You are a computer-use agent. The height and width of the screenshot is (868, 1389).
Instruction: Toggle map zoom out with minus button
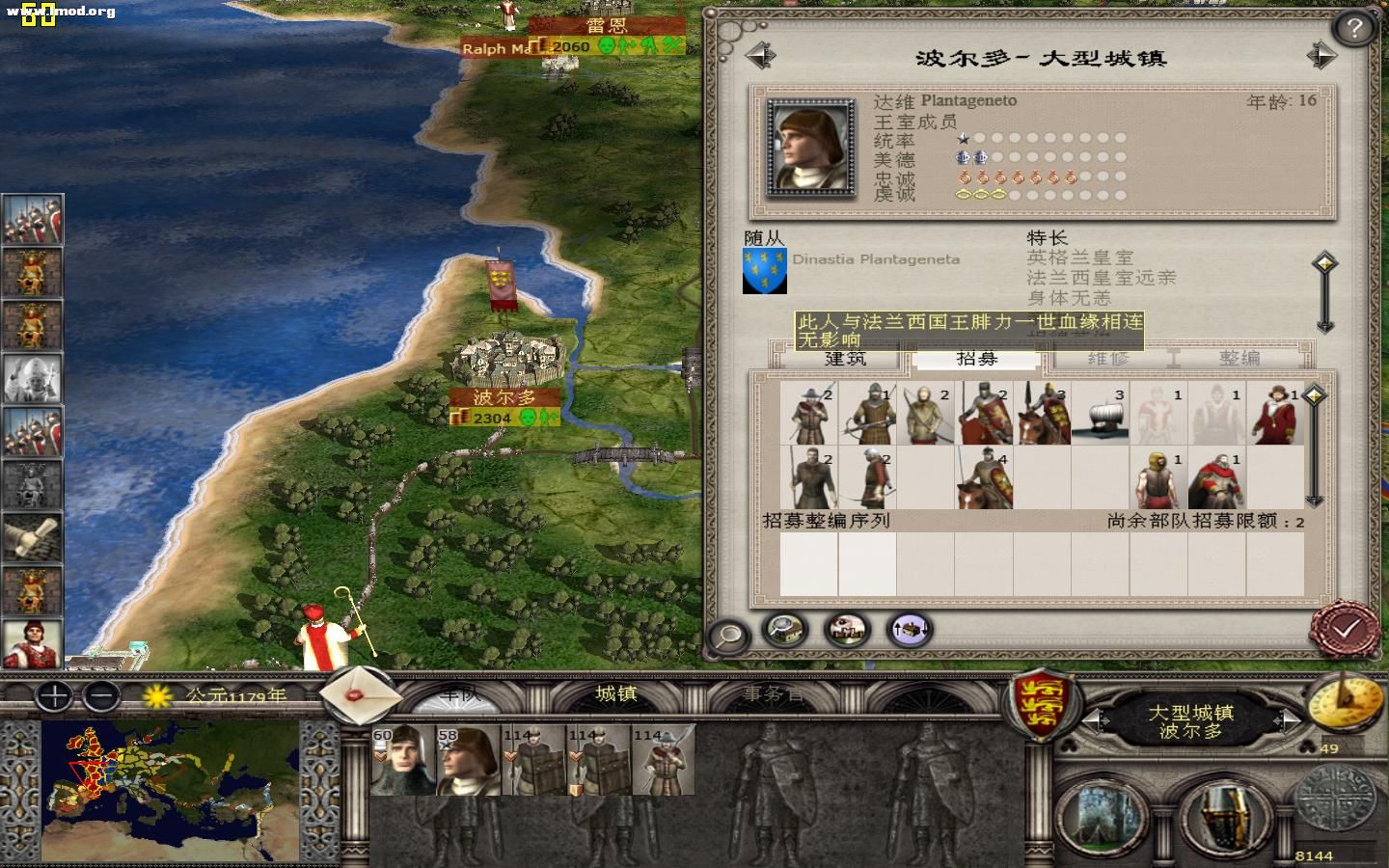pos(100,694)
